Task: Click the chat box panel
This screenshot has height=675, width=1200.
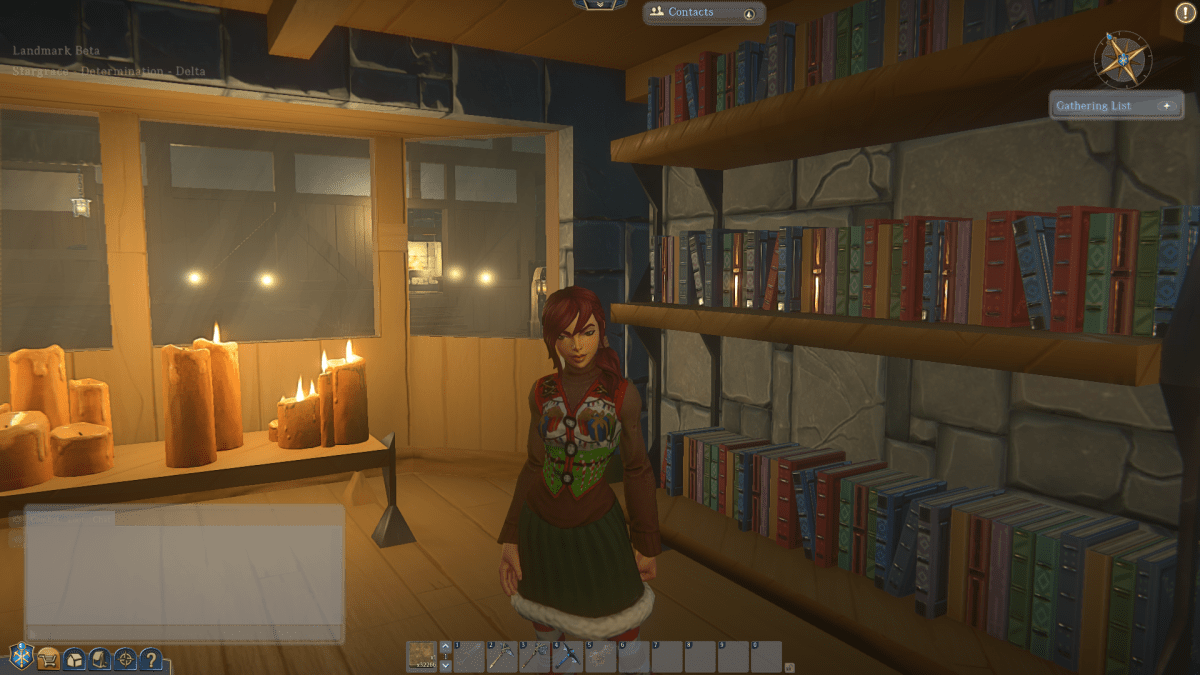Action: [185, 575]
